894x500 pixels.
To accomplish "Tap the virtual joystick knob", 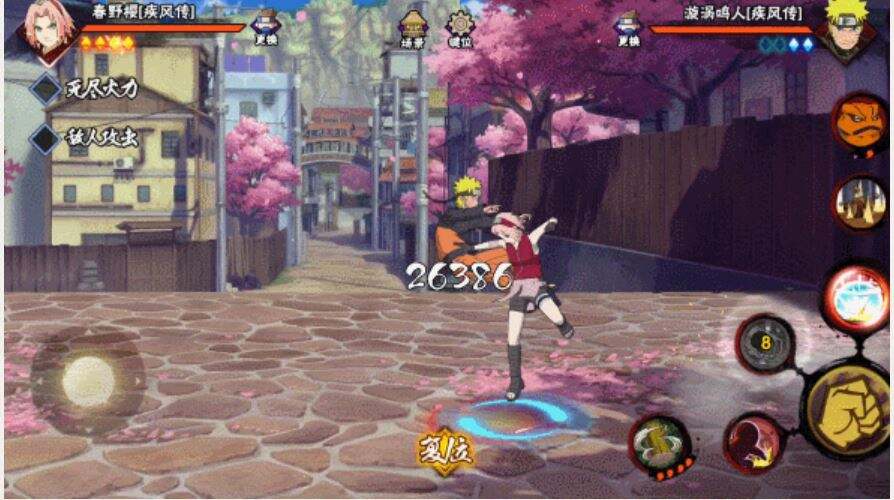I will pyautogui.click(x=88, y=381).
